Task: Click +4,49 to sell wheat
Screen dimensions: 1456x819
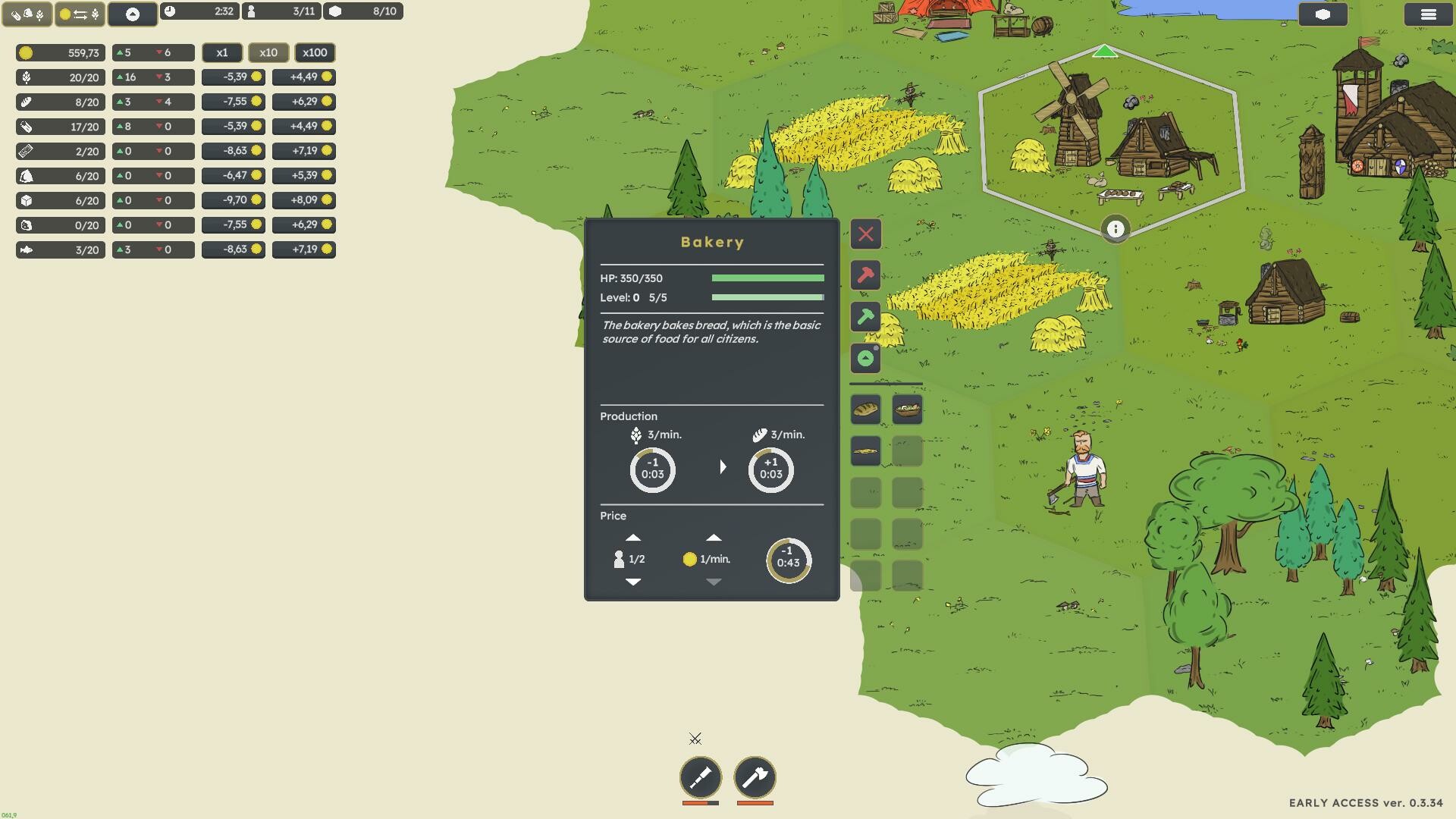Action: click(304, 77)
